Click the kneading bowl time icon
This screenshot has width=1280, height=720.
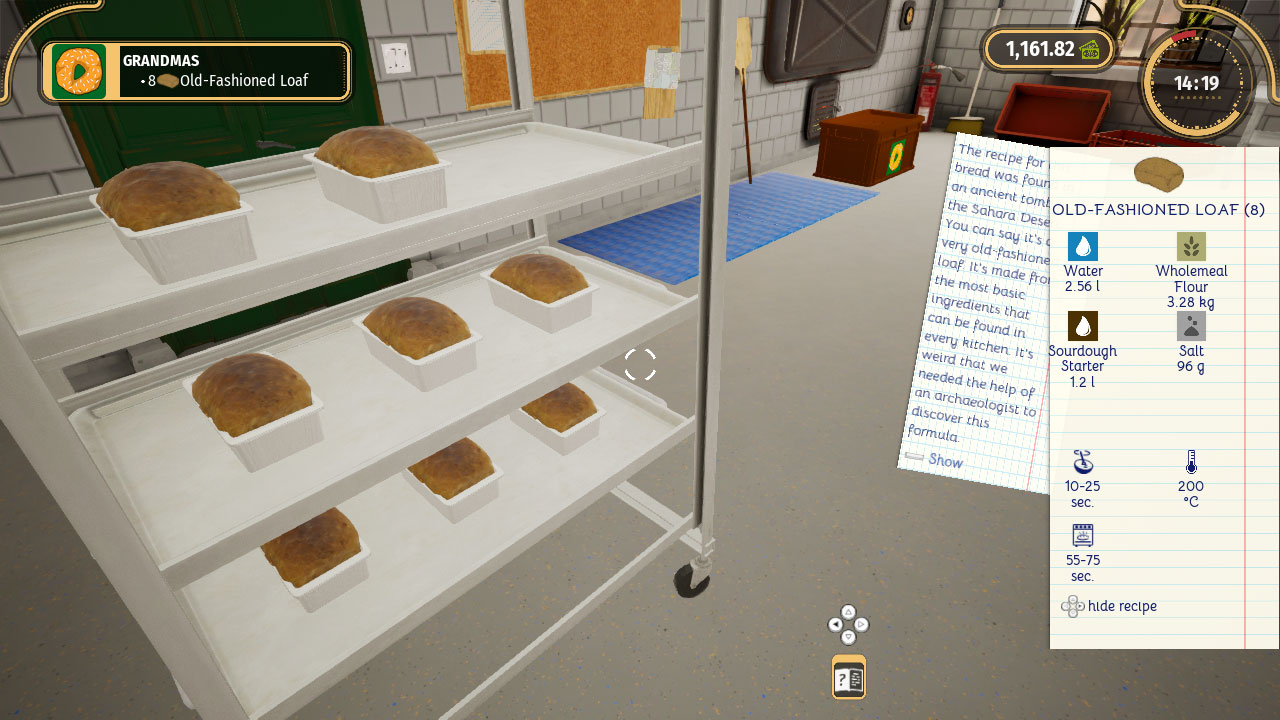point(1081,463)
